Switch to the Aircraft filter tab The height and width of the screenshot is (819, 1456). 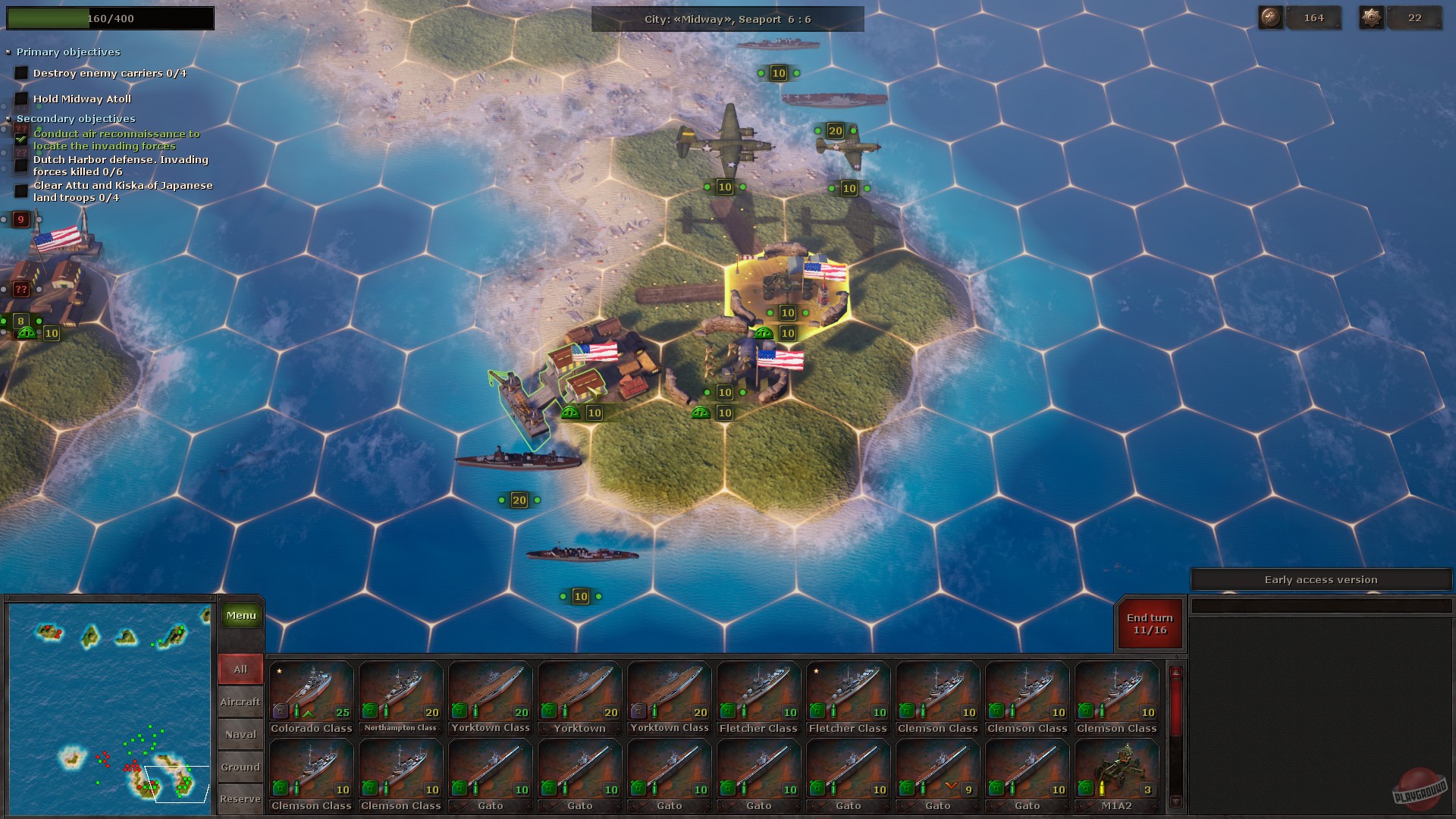240,701
